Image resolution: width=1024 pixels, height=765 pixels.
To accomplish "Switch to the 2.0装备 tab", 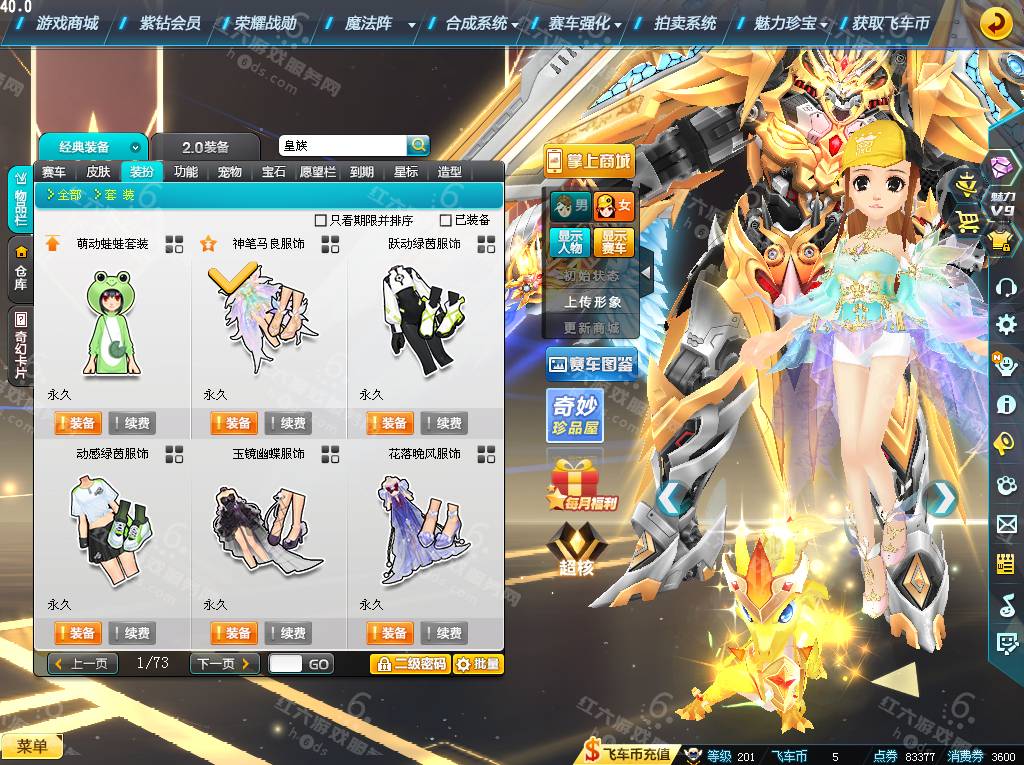I will 206,147.
